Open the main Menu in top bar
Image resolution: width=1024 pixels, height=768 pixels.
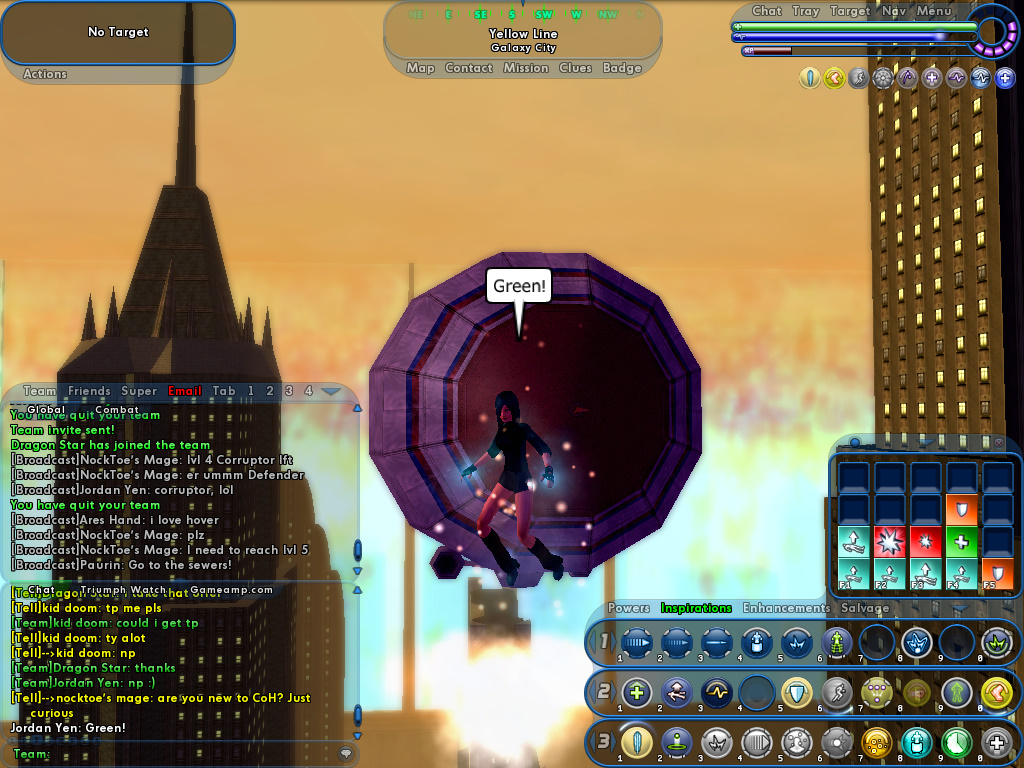[x=934, y=11]
